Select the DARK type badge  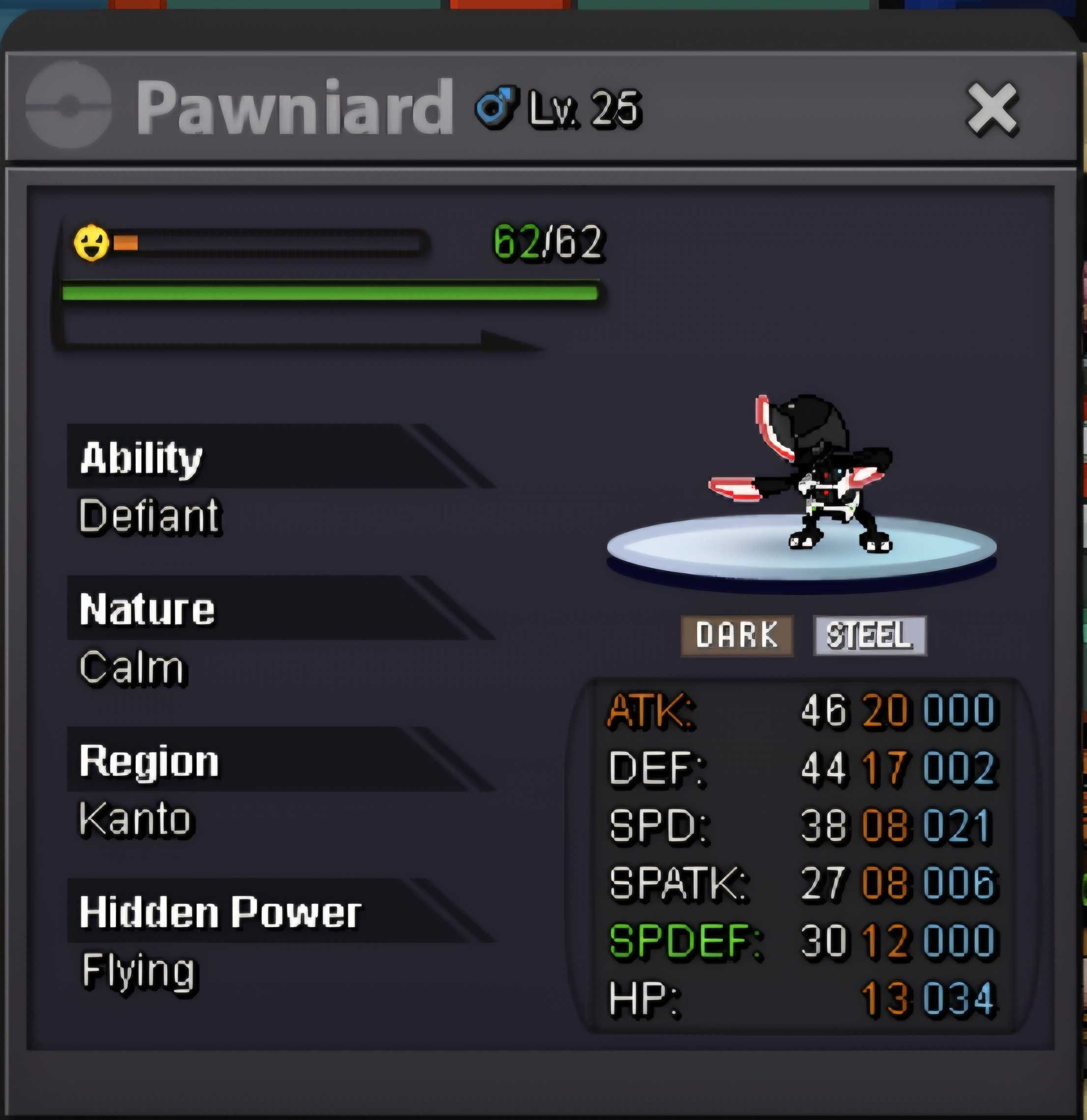coord(737,636)
